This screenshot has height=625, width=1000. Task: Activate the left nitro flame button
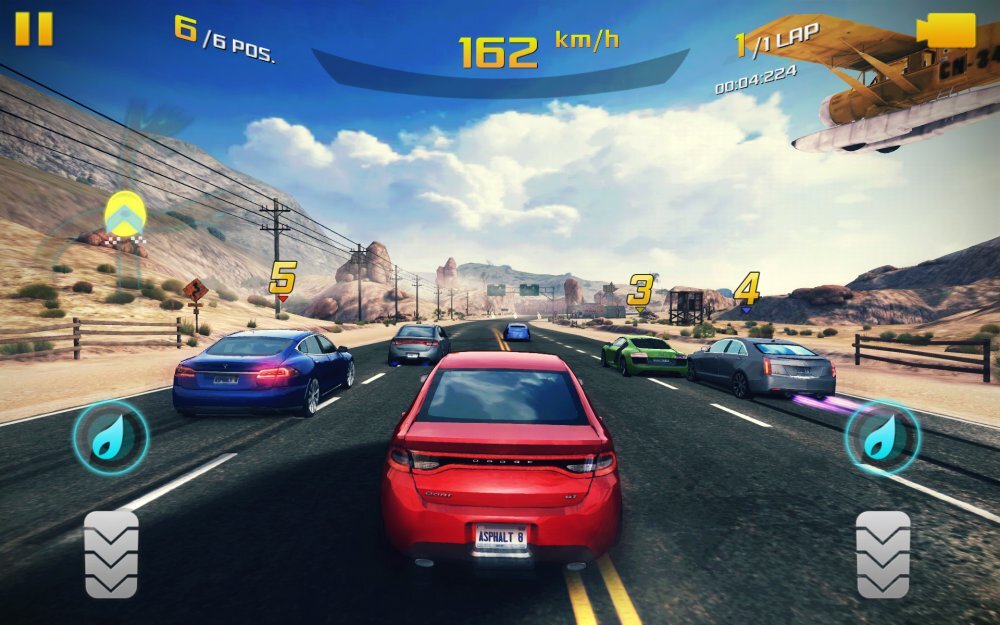click(110, 437)
